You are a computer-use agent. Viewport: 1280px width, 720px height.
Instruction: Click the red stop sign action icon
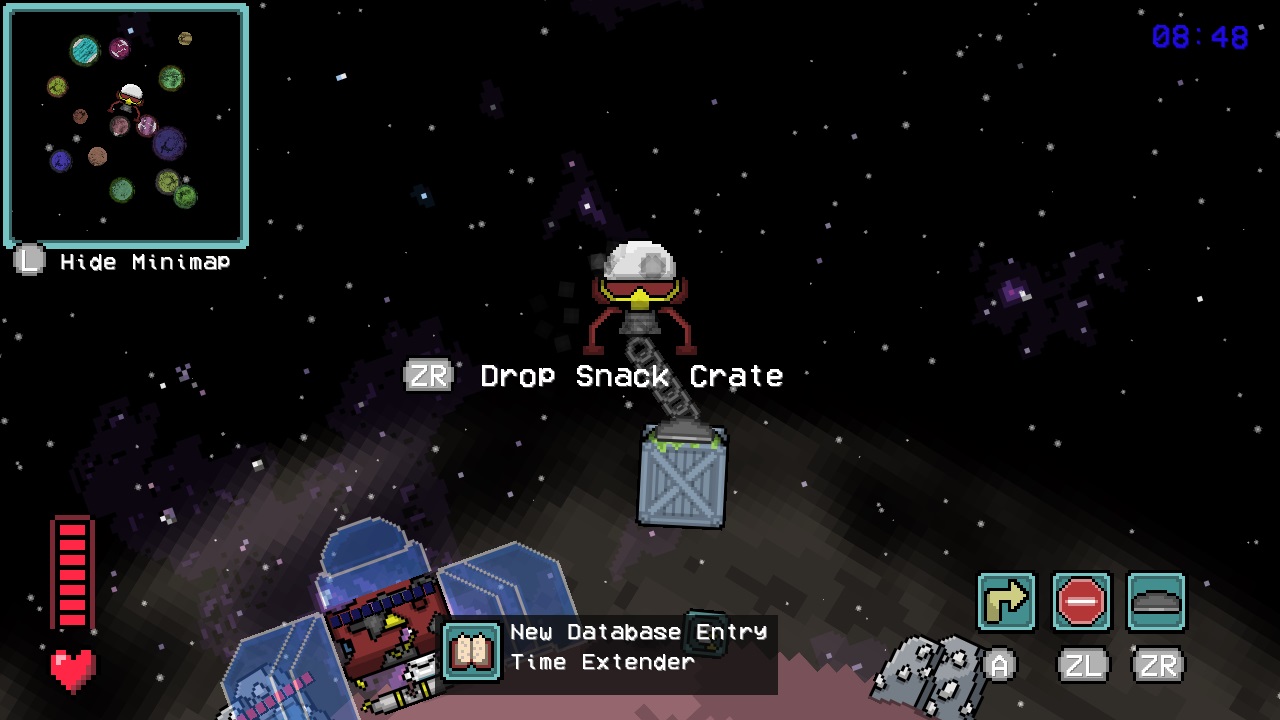point(1082,601)
